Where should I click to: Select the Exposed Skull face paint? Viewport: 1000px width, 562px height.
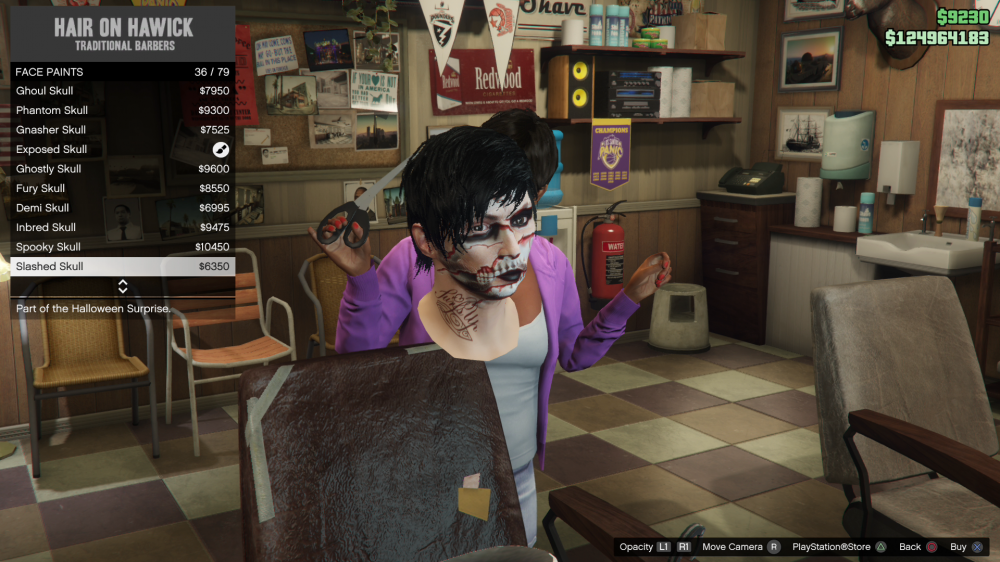point(122,149)
